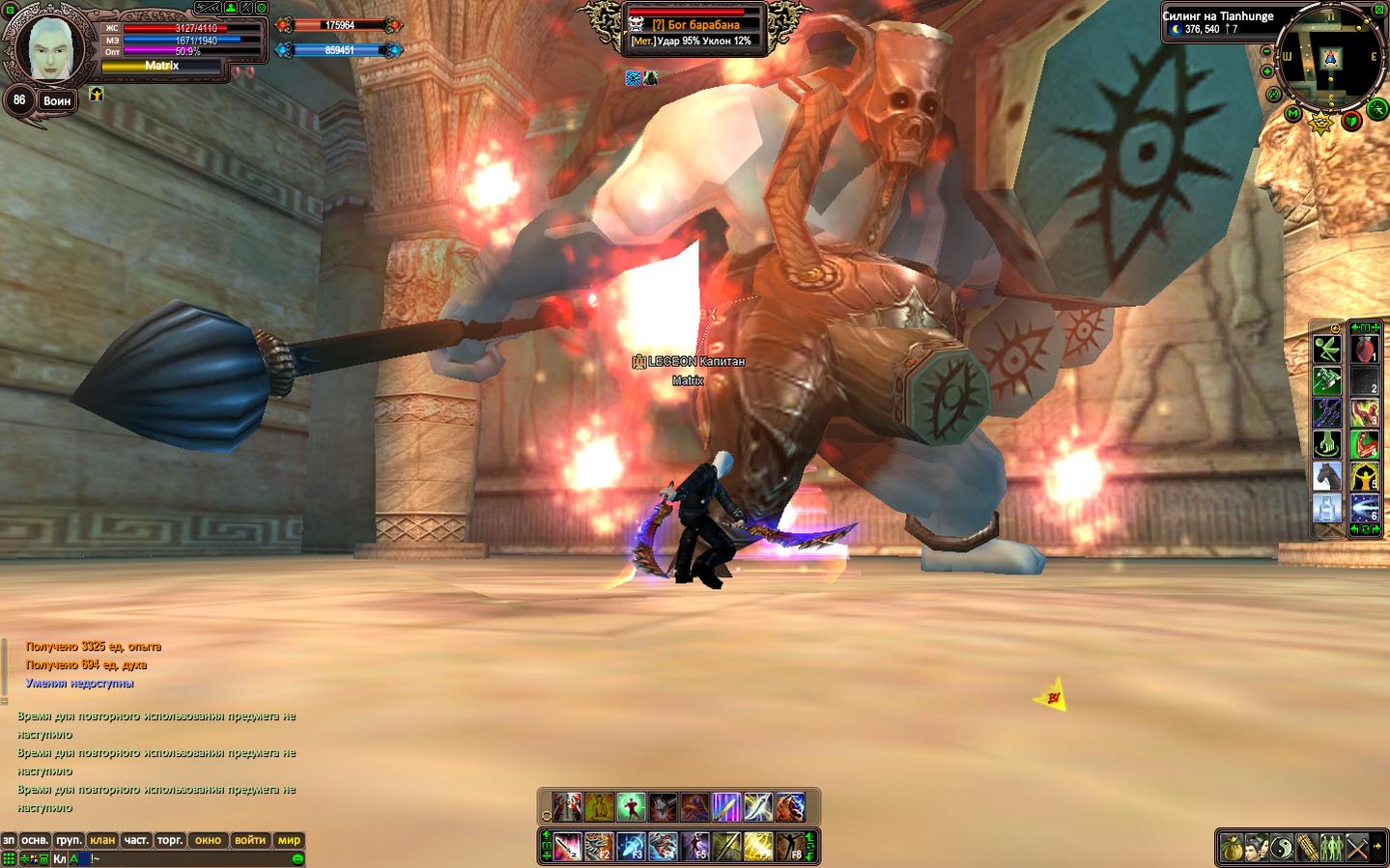The height and width of the screenshot is (868, 1390).
Task: Activate the F2 dragon skill
Action: pyautogui.click(x=599, y=846)
